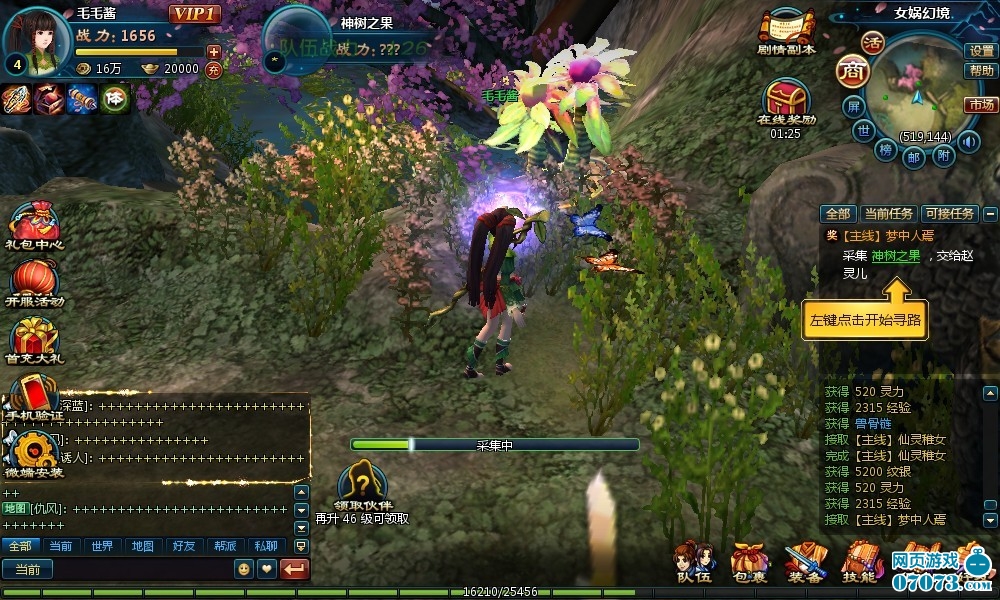This screenshot has width=1000, height=600.
Task: Open the 首充大礼 first recharge gift
Action: coord(34,341)
